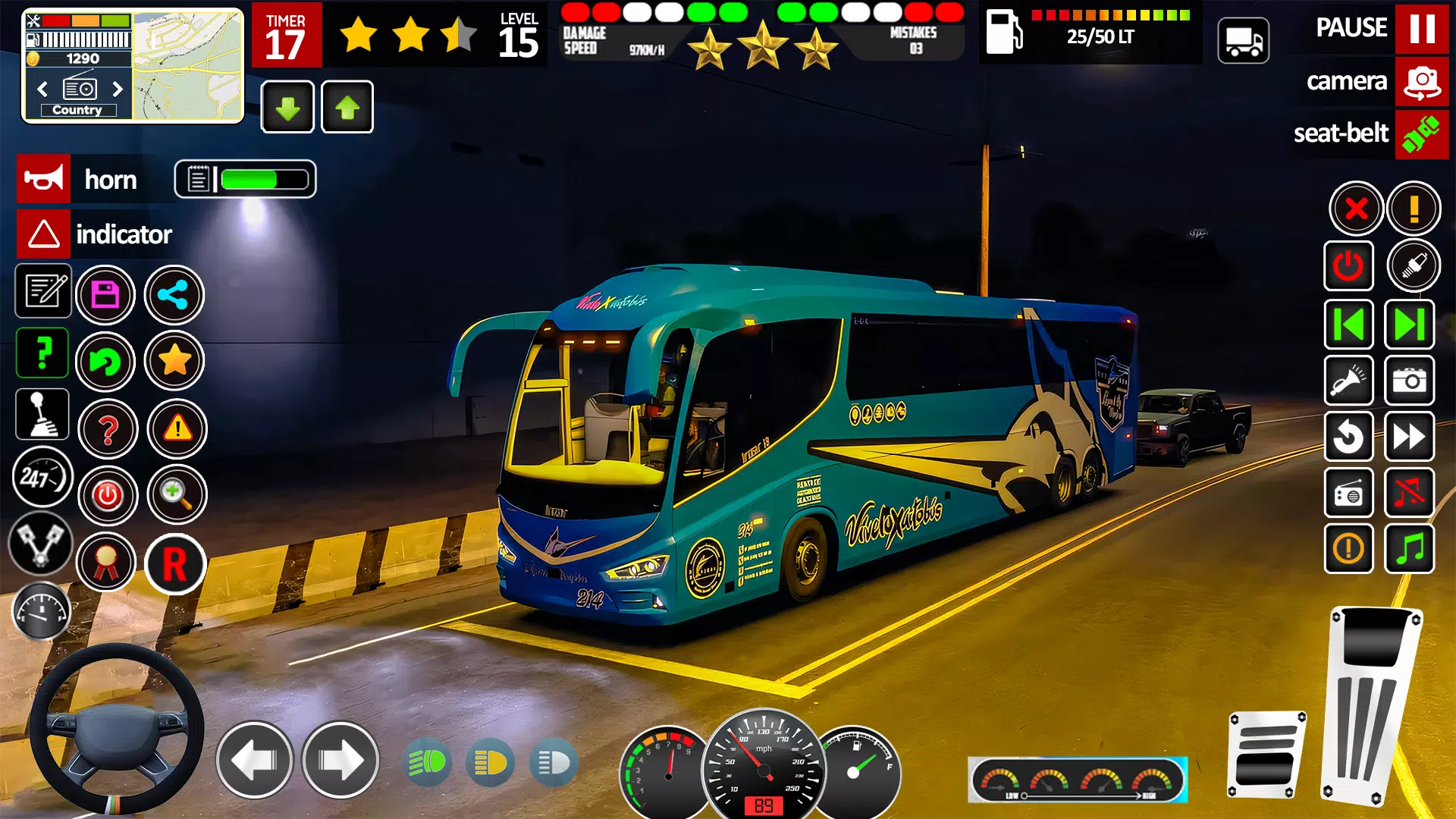Tap the camera snapshot icon
This screenshot has width=1456, height=819.
tap(1410, 381)
